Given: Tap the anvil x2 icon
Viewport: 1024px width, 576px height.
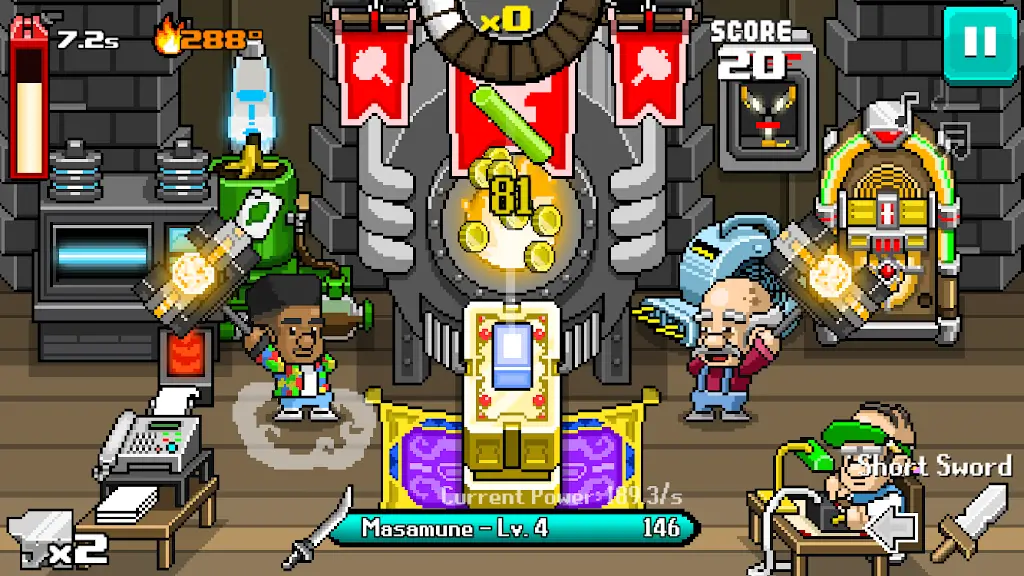Looking at the screenshot, I should point(50,539).
